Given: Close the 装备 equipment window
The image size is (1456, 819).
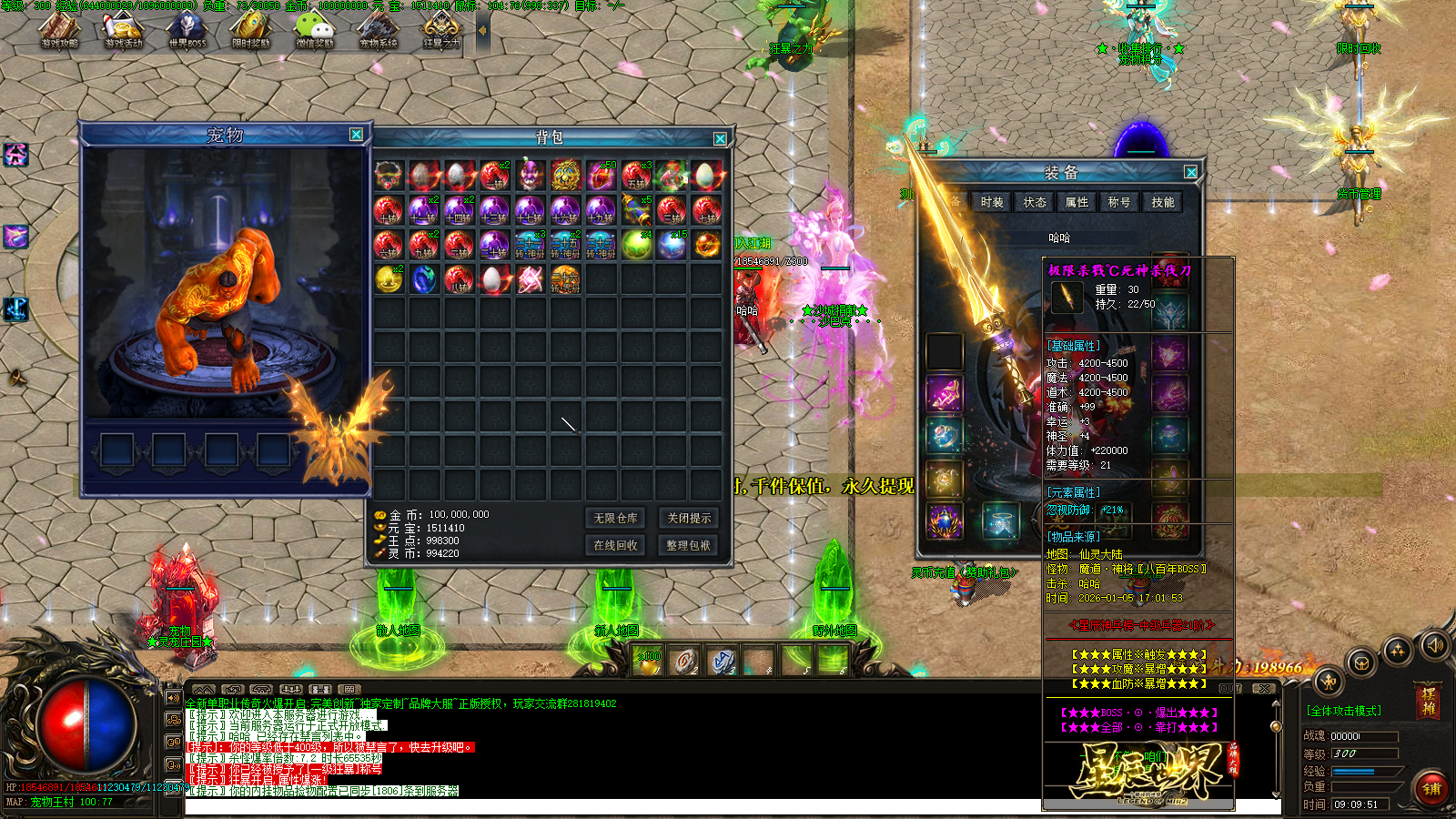Looking at the screenshot, I should pos(1190,172).
